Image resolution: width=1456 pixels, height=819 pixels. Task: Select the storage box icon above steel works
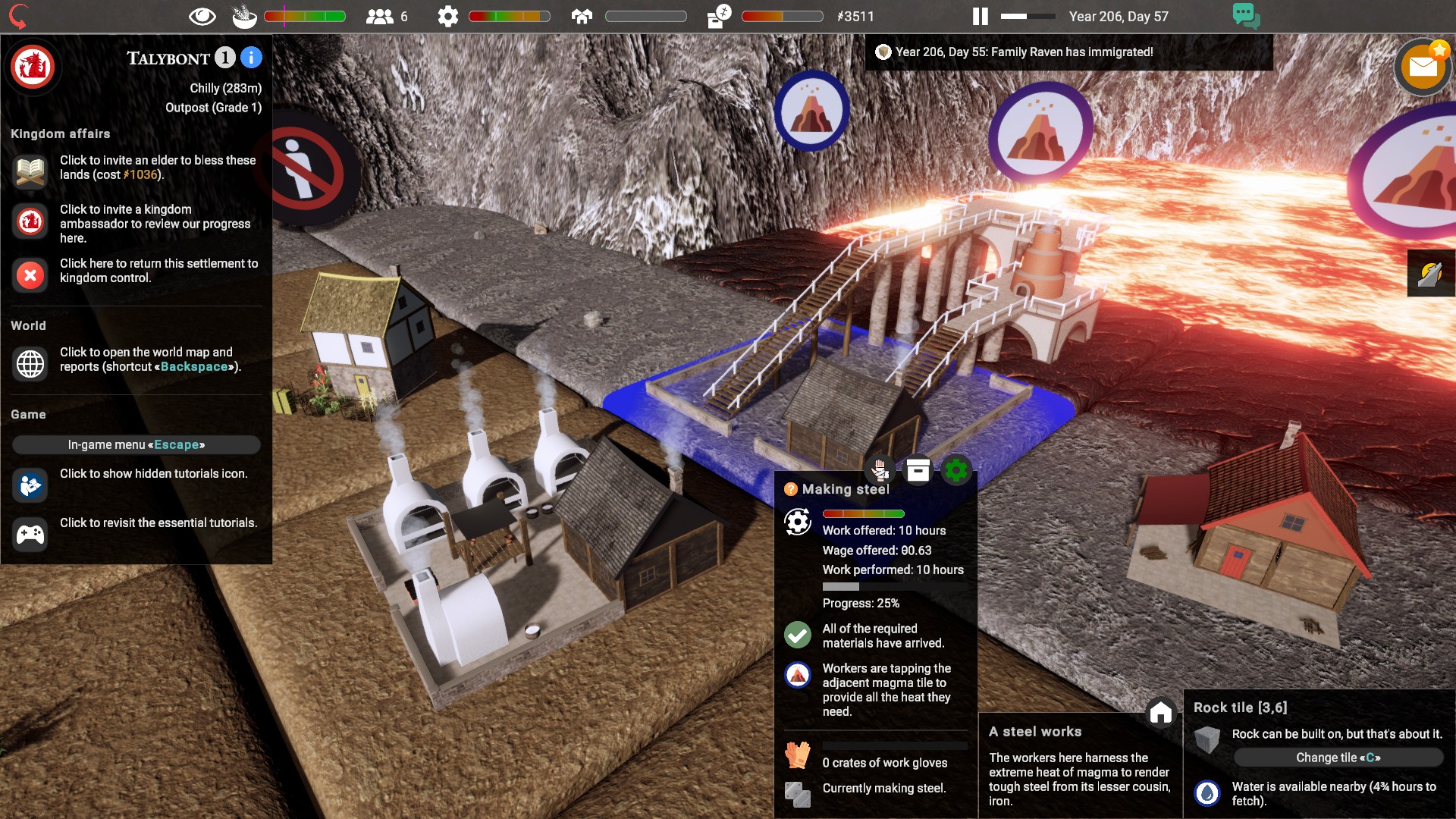click(x=918, y=471)
